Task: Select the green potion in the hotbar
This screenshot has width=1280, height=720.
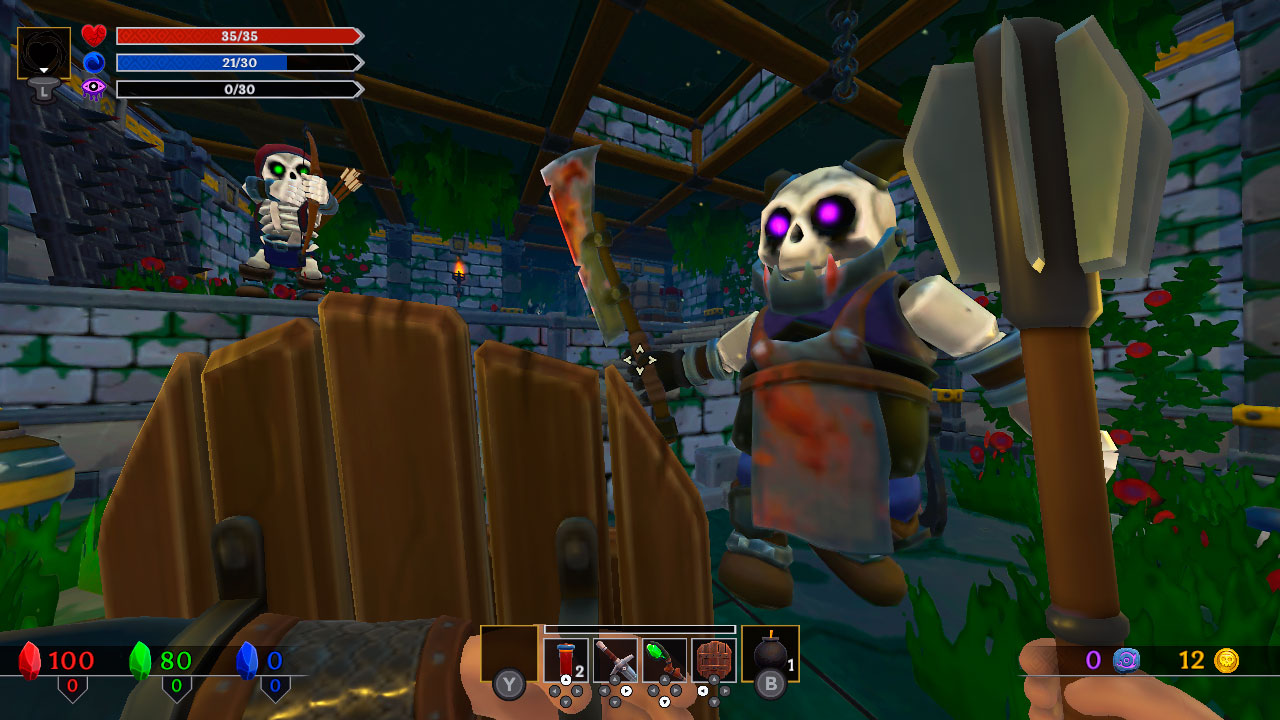Action: (664, 660)
